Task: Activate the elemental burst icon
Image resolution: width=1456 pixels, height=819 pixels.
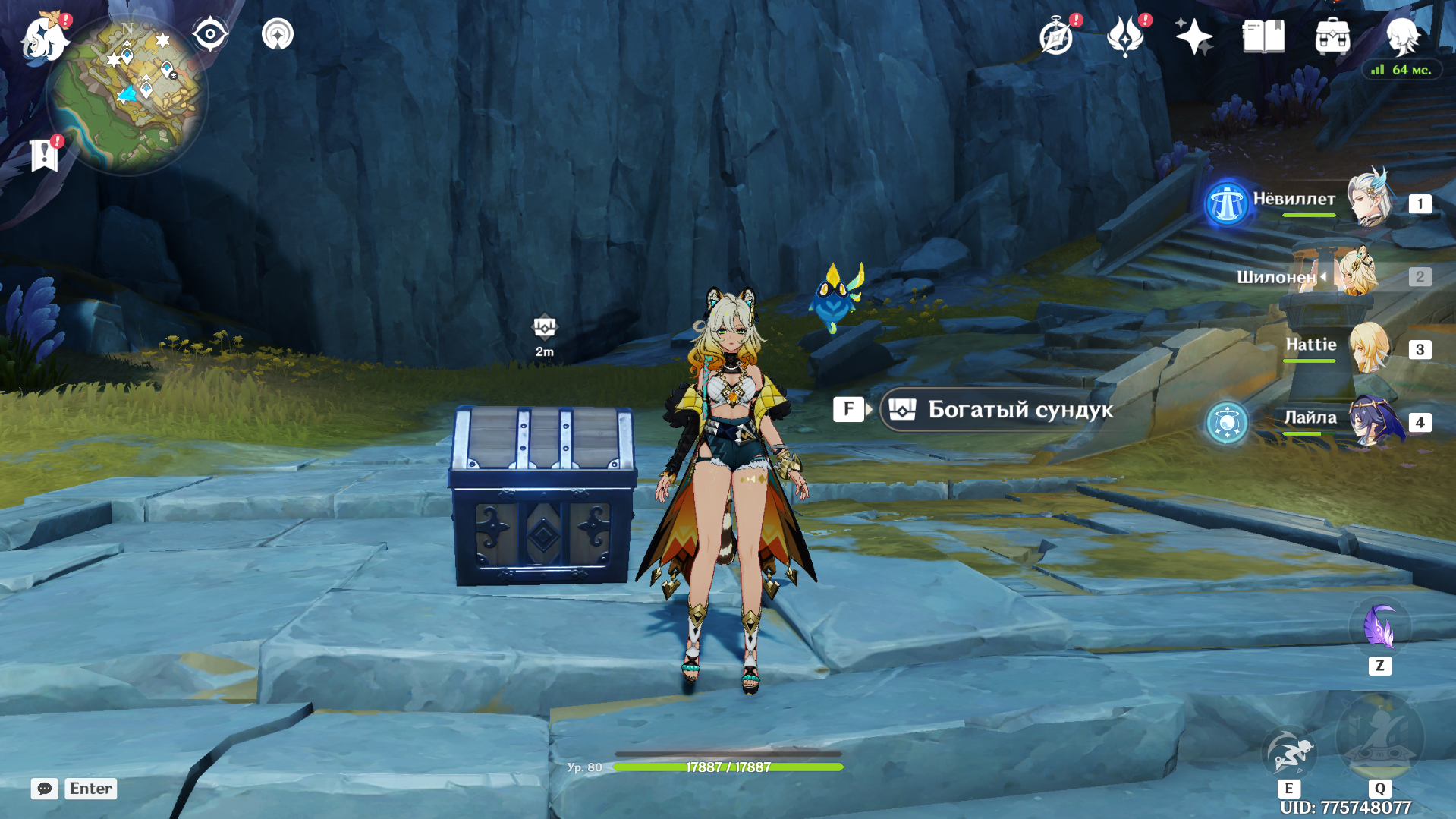Action: 1379,739
